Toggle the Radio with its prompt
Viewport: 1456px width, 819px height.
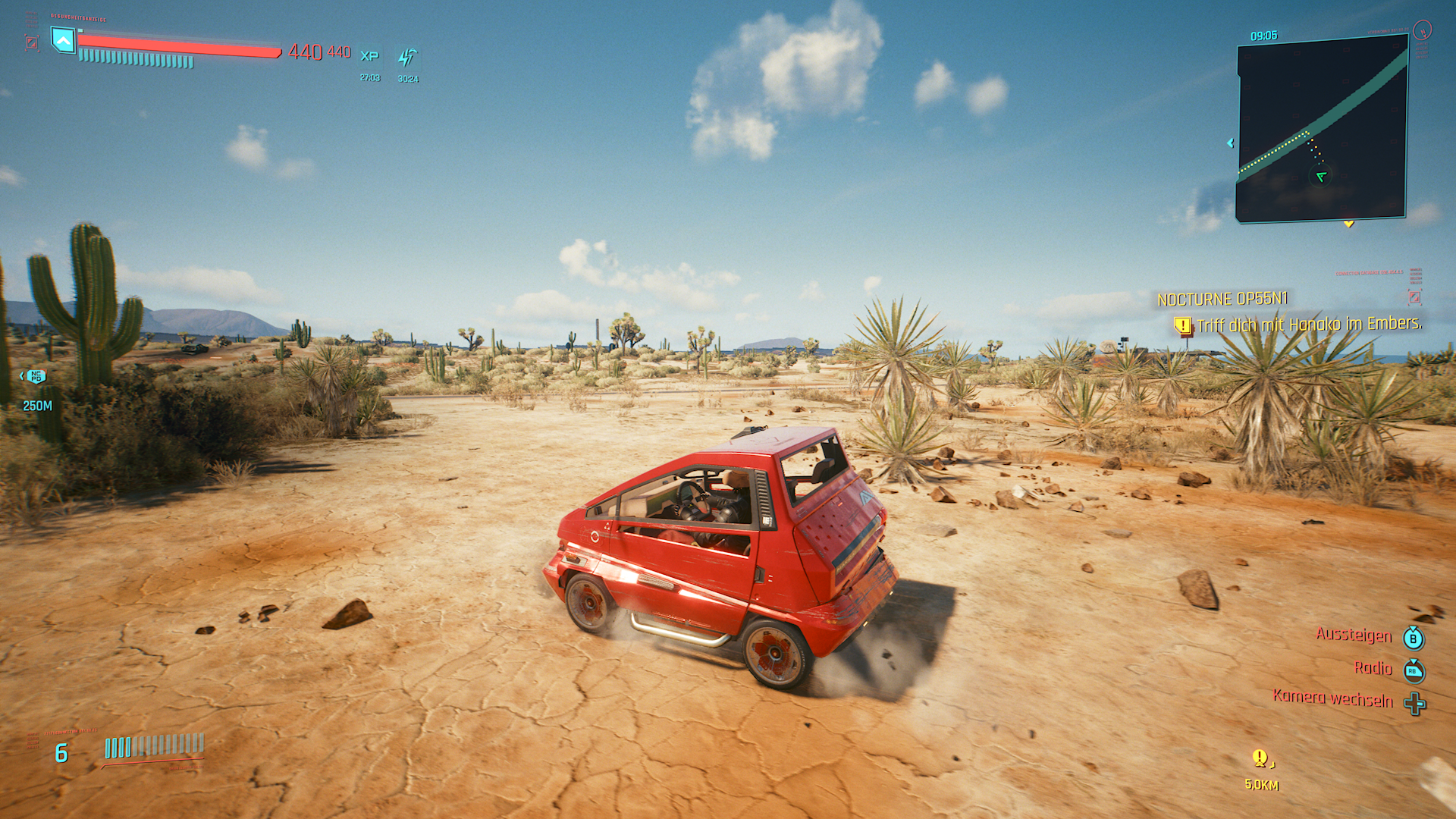pyautogui.click(x=1373, y=668)
